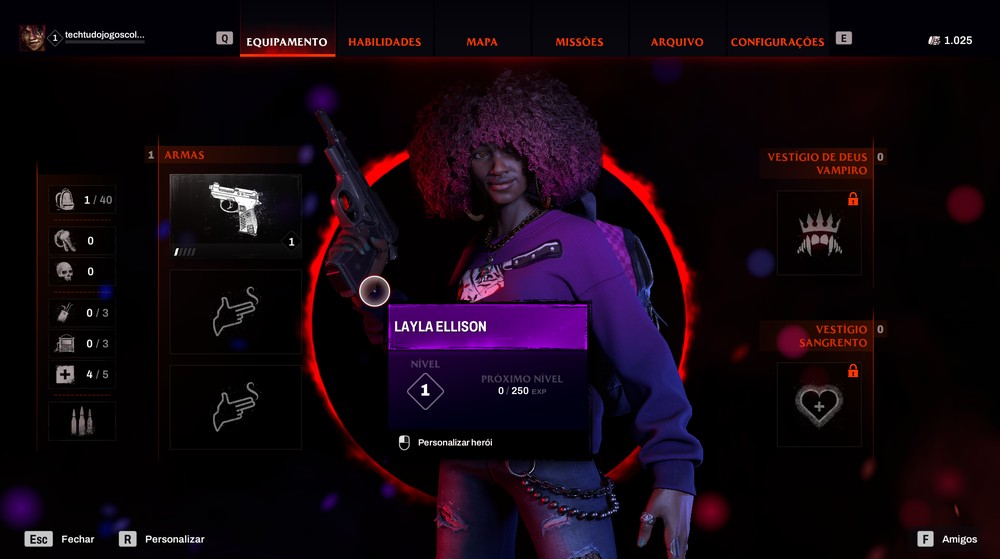Show the Mapa tab
This screenshot has width=1000, height=559.
tap(481, 42)
